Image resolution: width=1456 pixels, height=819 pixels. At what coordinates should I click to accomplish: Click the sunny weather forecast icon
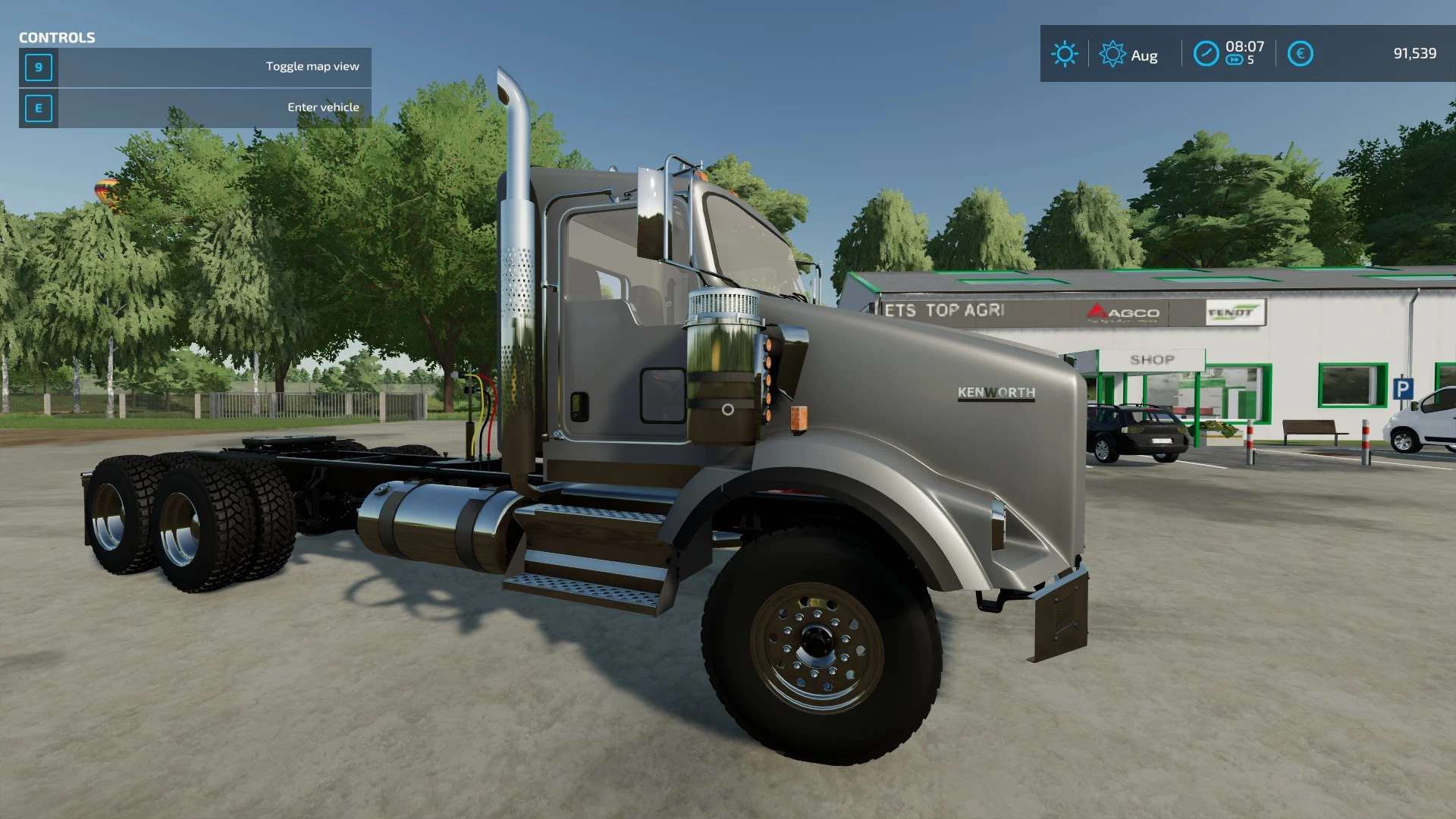coord(1064,54)
